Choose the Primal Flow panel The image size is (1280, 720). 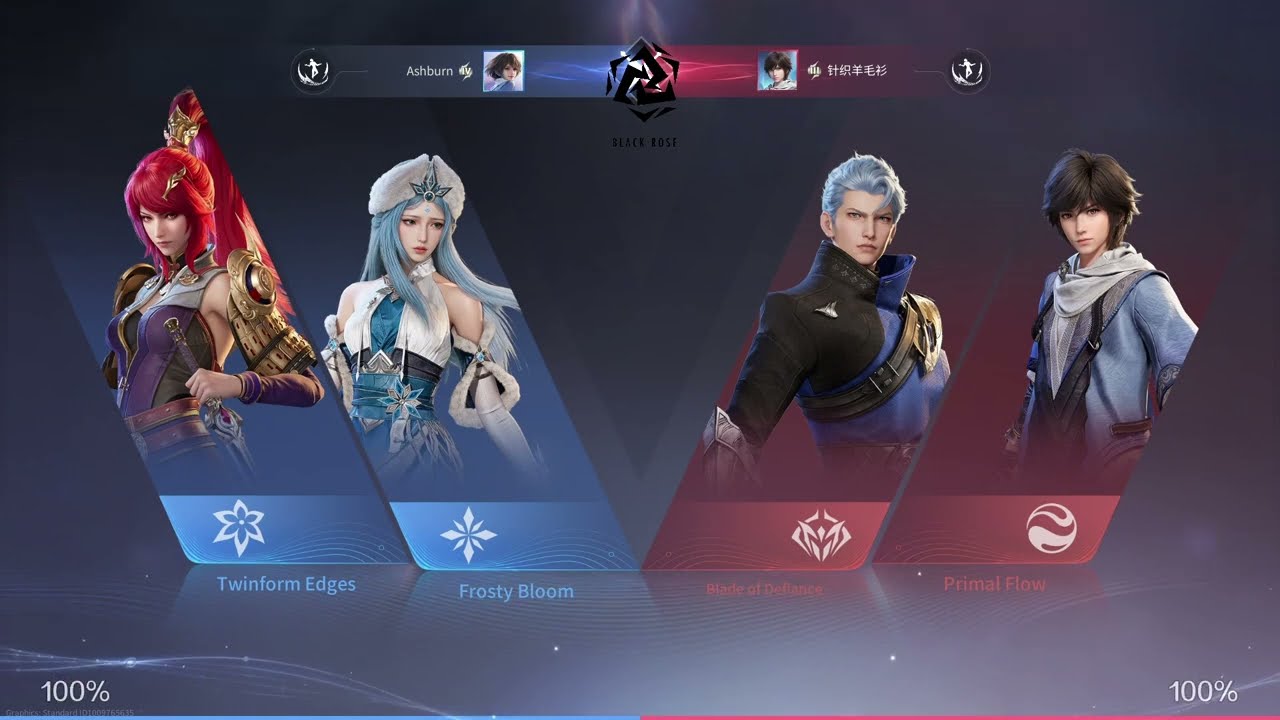tap(1051, 529)
